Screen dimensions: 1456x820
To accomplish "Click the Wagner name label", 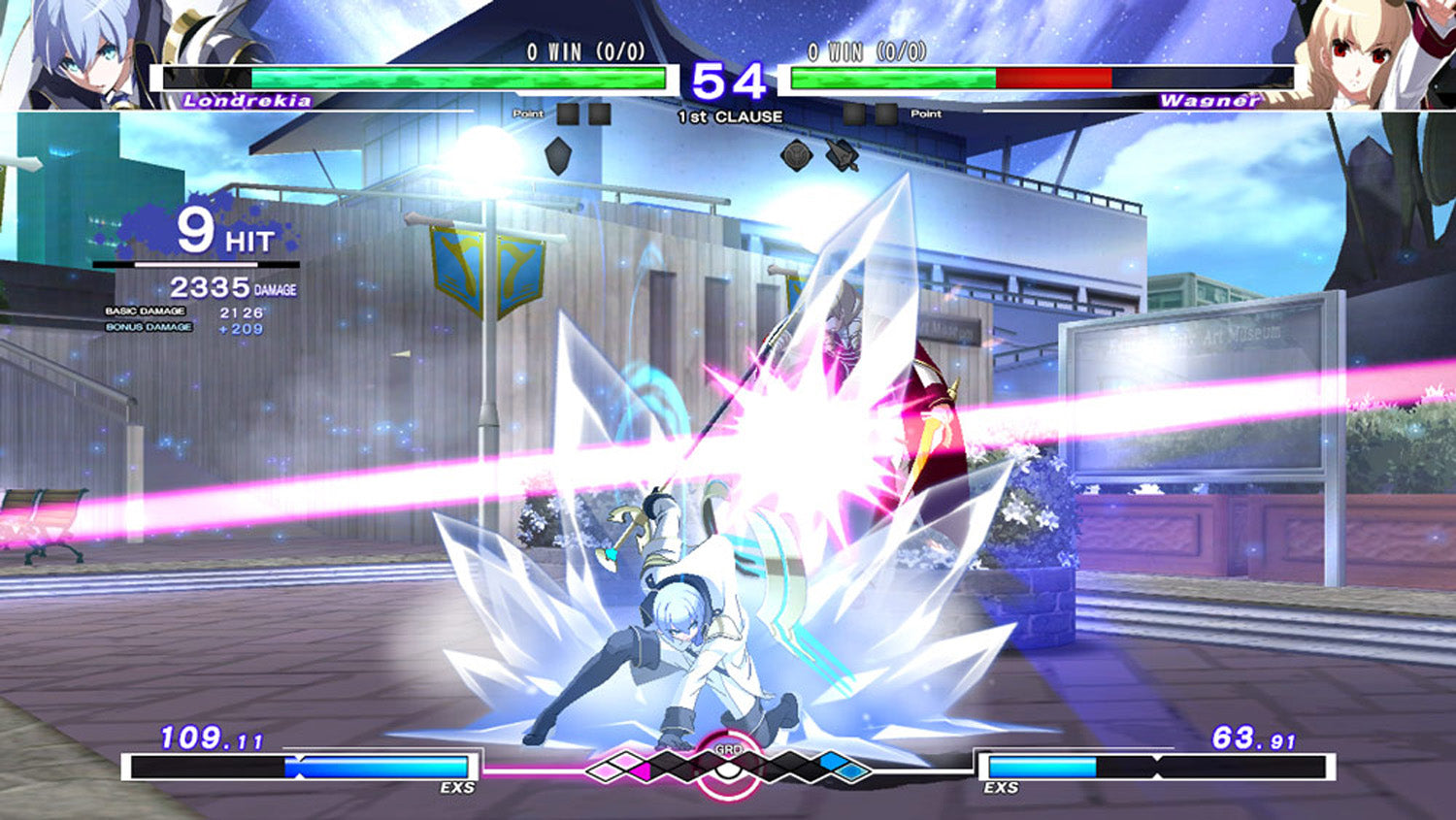I will click(x=1209, y=98).
